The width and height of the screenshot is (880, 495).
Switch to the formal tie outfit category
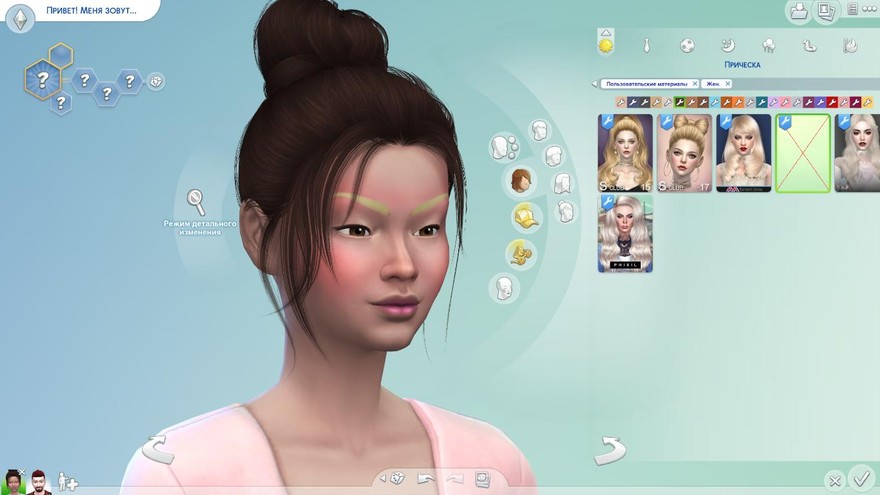[647, 45]
